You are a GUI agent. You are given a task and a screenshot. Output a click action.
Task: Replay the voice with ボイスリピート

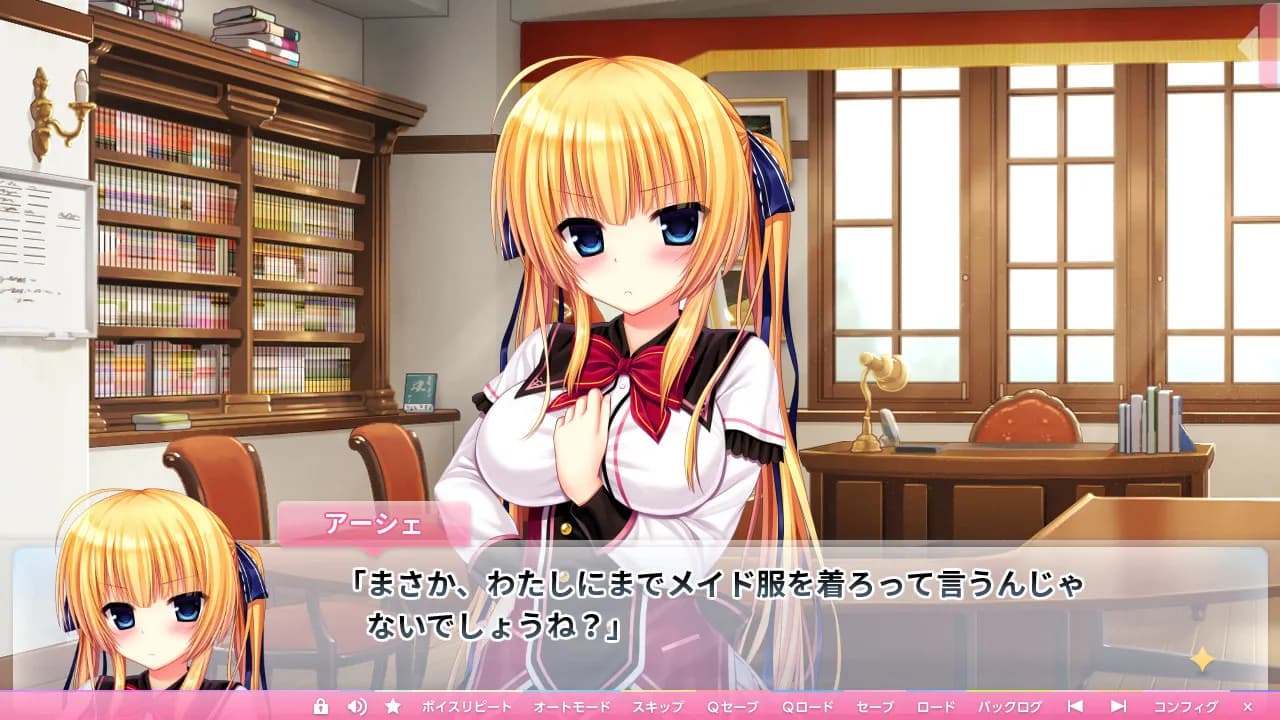click(x=466, y=705)
